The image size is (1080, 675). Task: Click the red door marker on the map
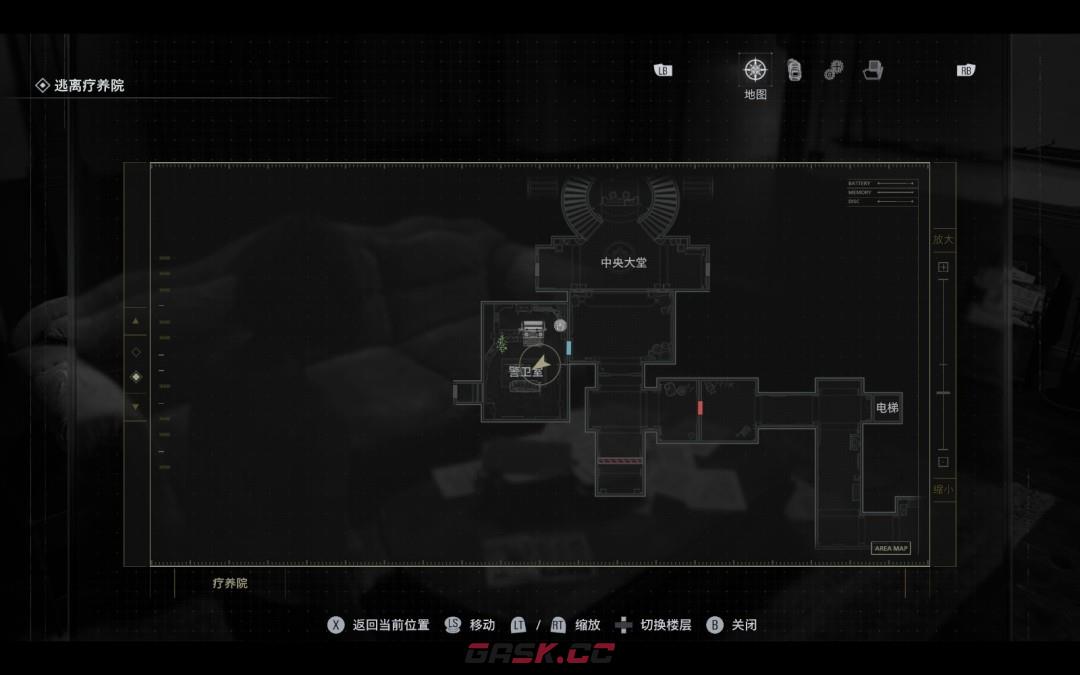(700, 408)
